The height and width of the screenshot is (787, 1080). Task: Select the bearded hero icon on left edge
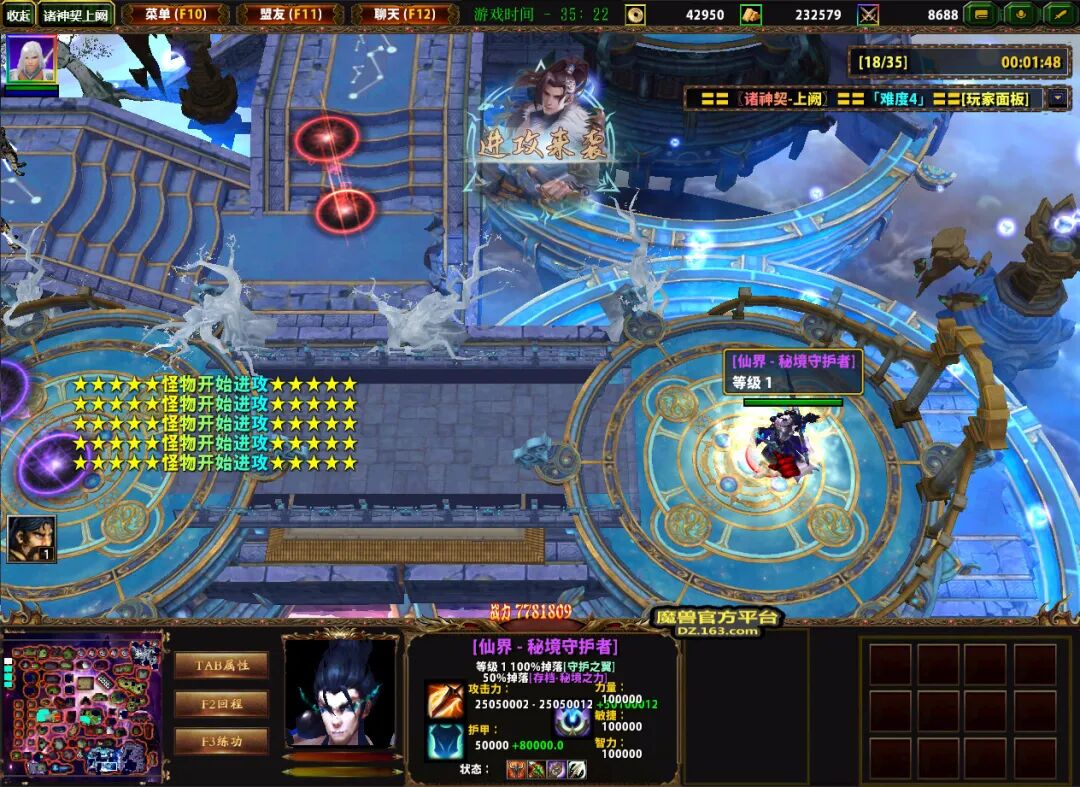[x=31, y=539]
